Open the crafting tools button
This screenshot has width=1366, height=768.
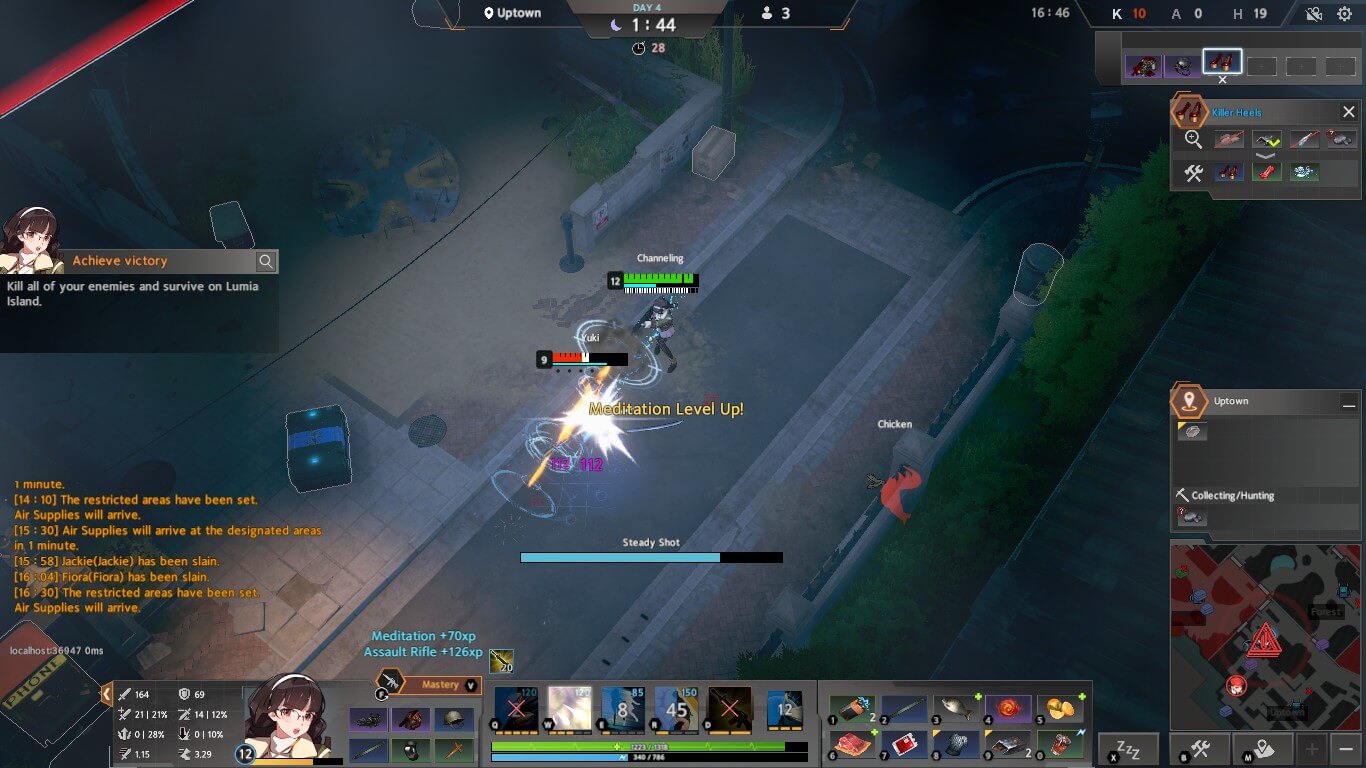[1203, 748]
